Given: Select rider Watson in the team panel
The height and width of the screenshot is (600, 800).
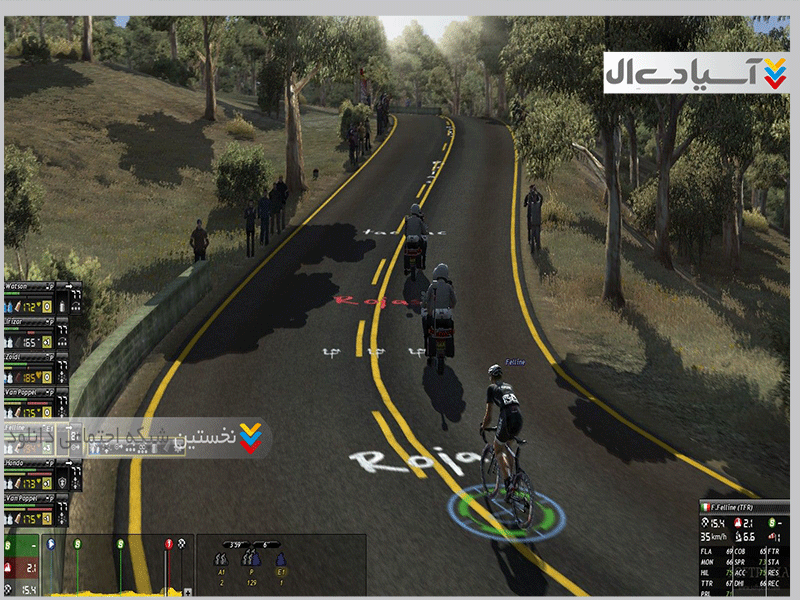Looking at the screenshot, I should 20,286.
